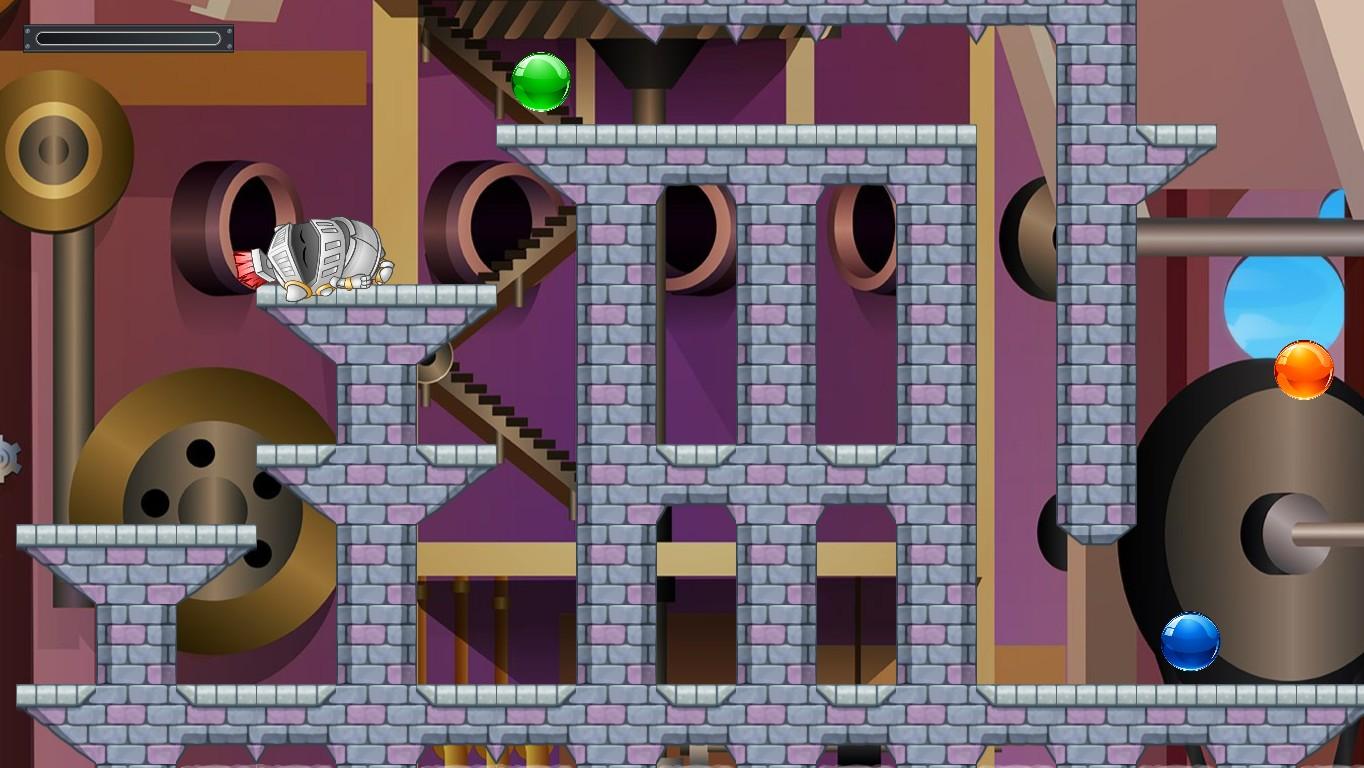Collect the blue orb above the lower platform
1364x768 pixels.
(x=1190, y=643)
